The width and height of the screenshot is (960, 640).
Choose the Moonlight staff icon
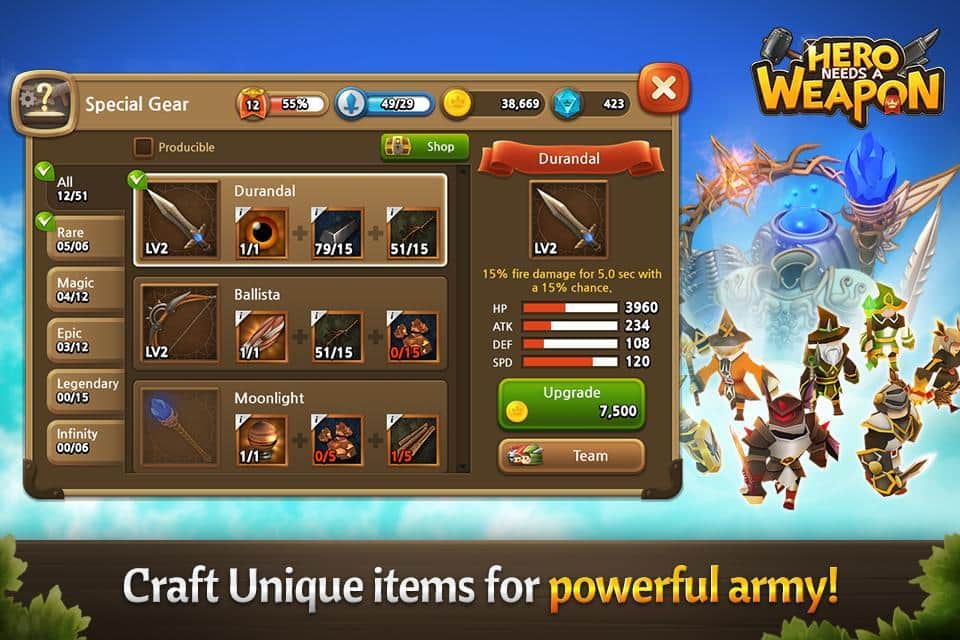point(179,425)
